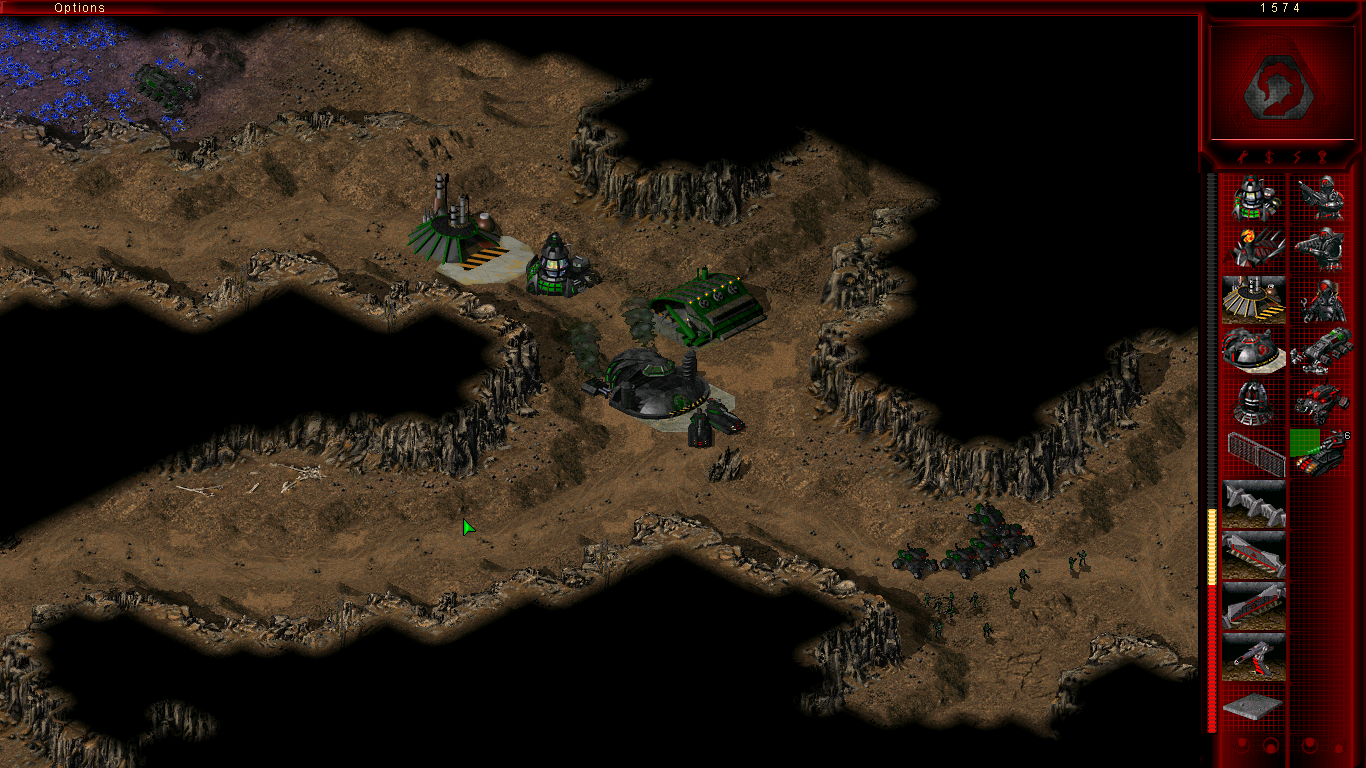Build the laser turret defense

click(1253, 656)
